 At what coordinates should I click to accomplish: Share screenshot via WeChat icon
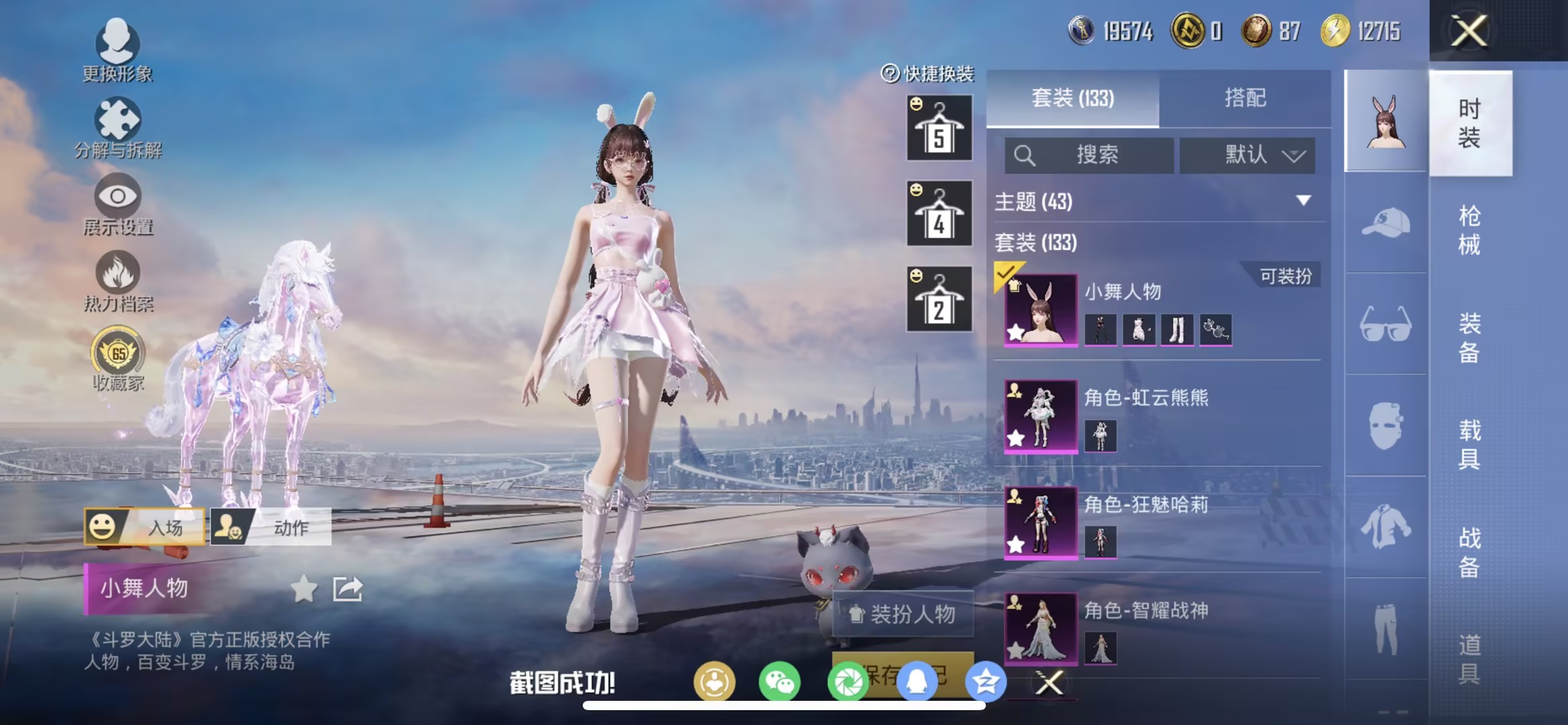778,681
